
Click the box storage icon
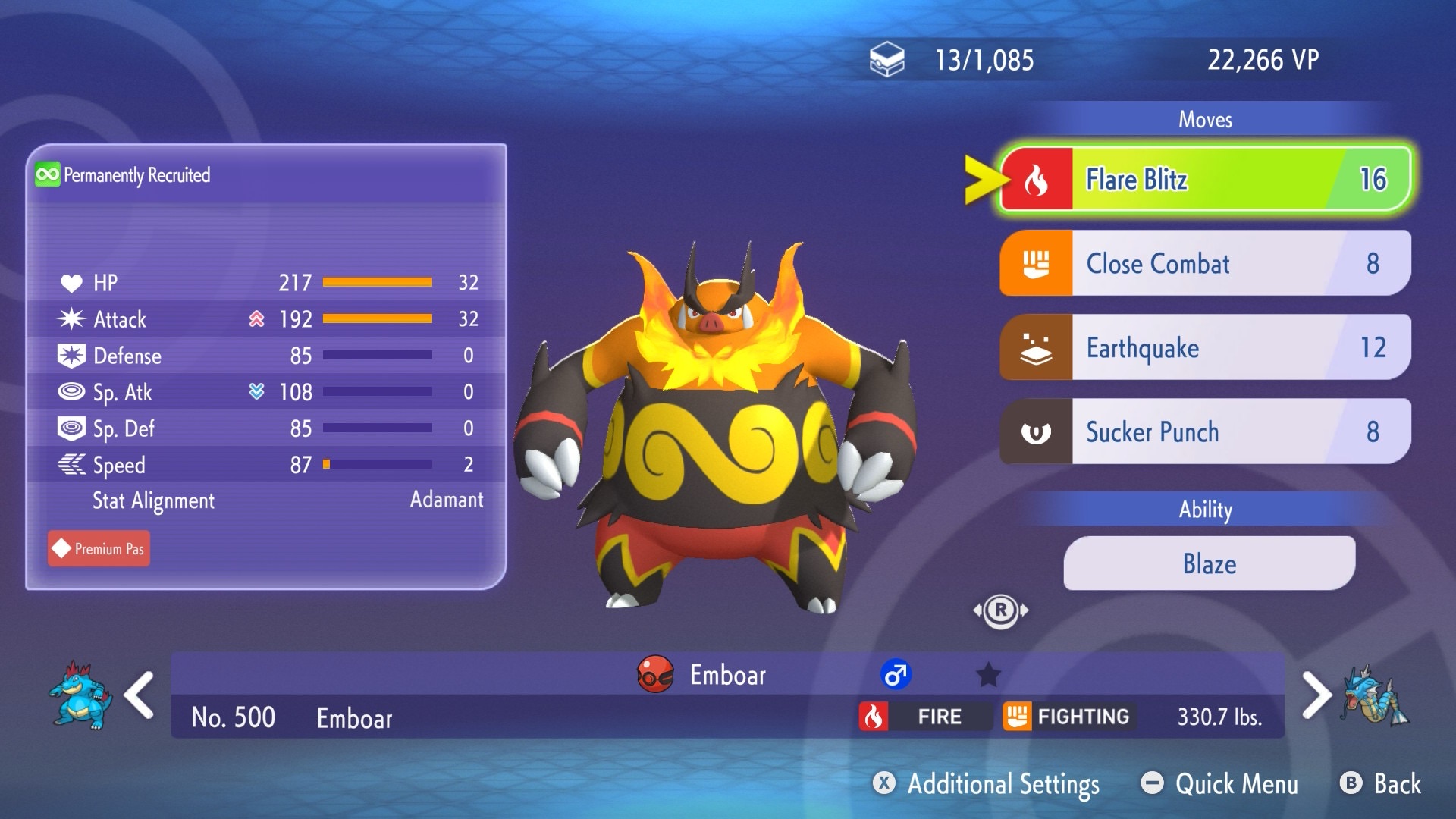coord(886,60)
